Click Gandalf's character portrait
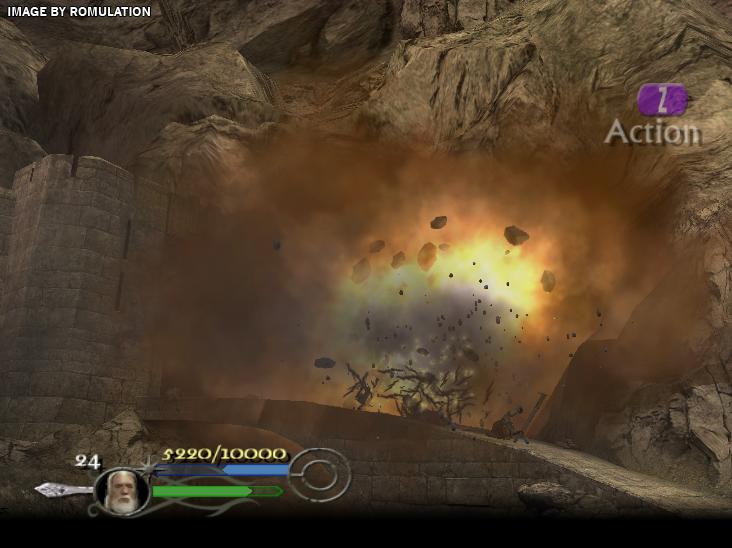 (x=122, y=491)
